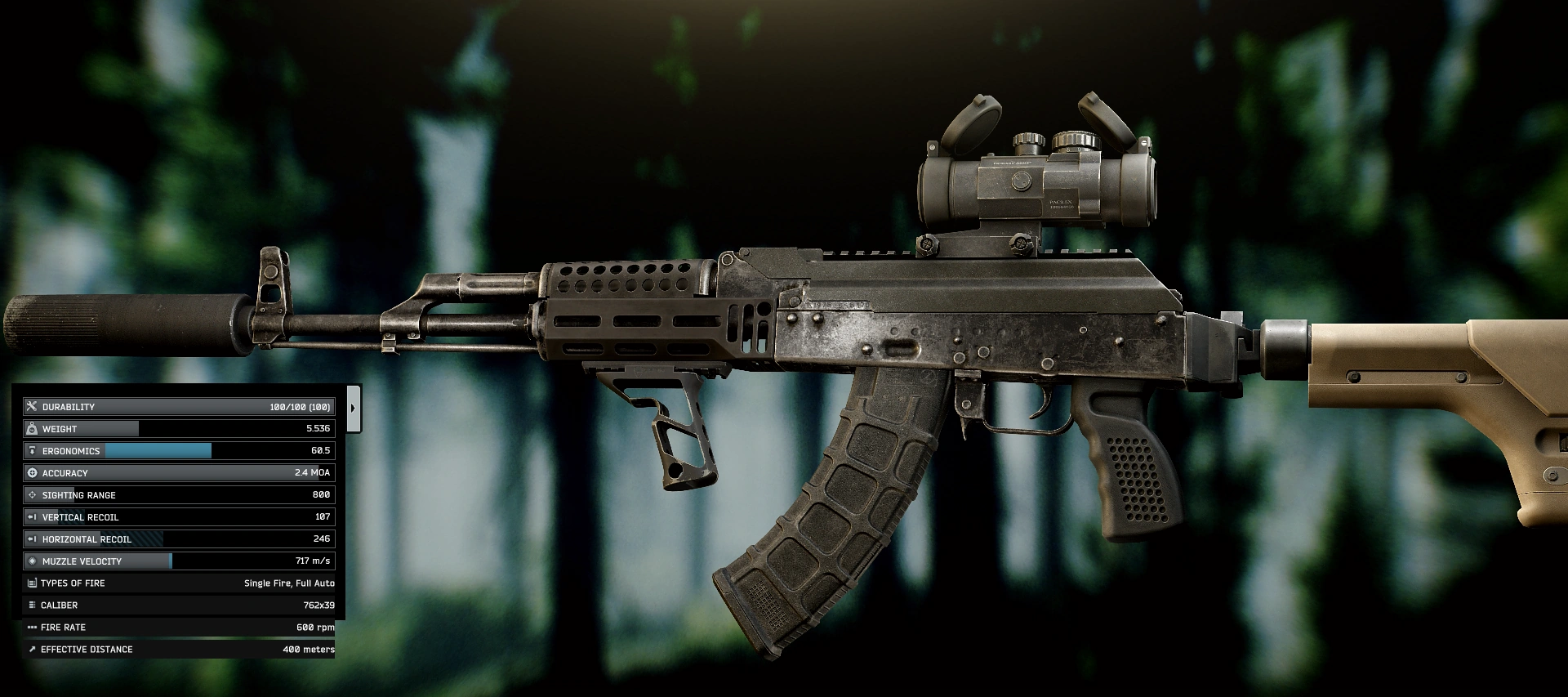The height and width of the screenshot is (697, 1568).
Task: Select the Weight kettlebell icon
Action: point(33,428)
